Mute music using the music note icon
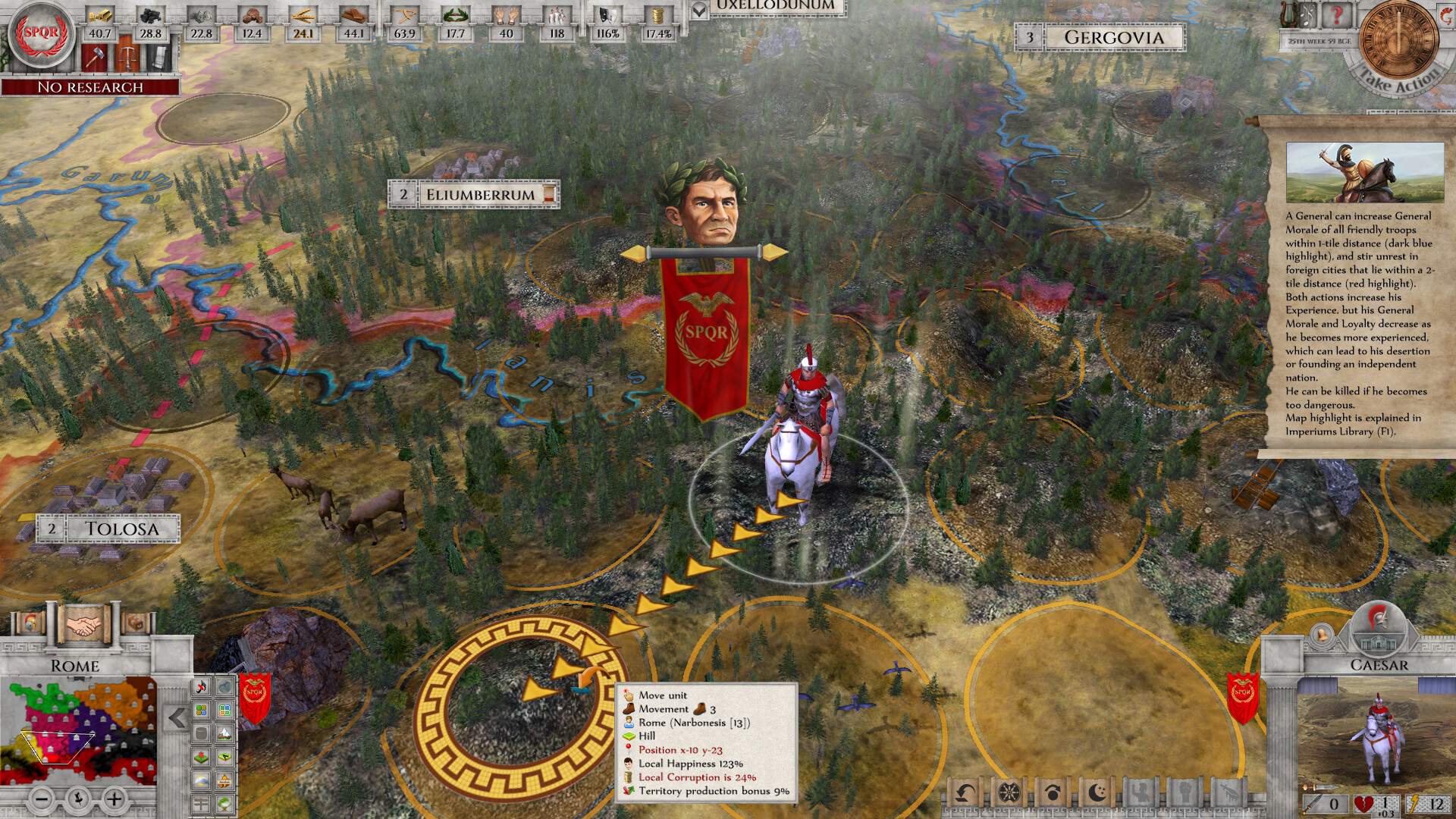 (200, 687)
